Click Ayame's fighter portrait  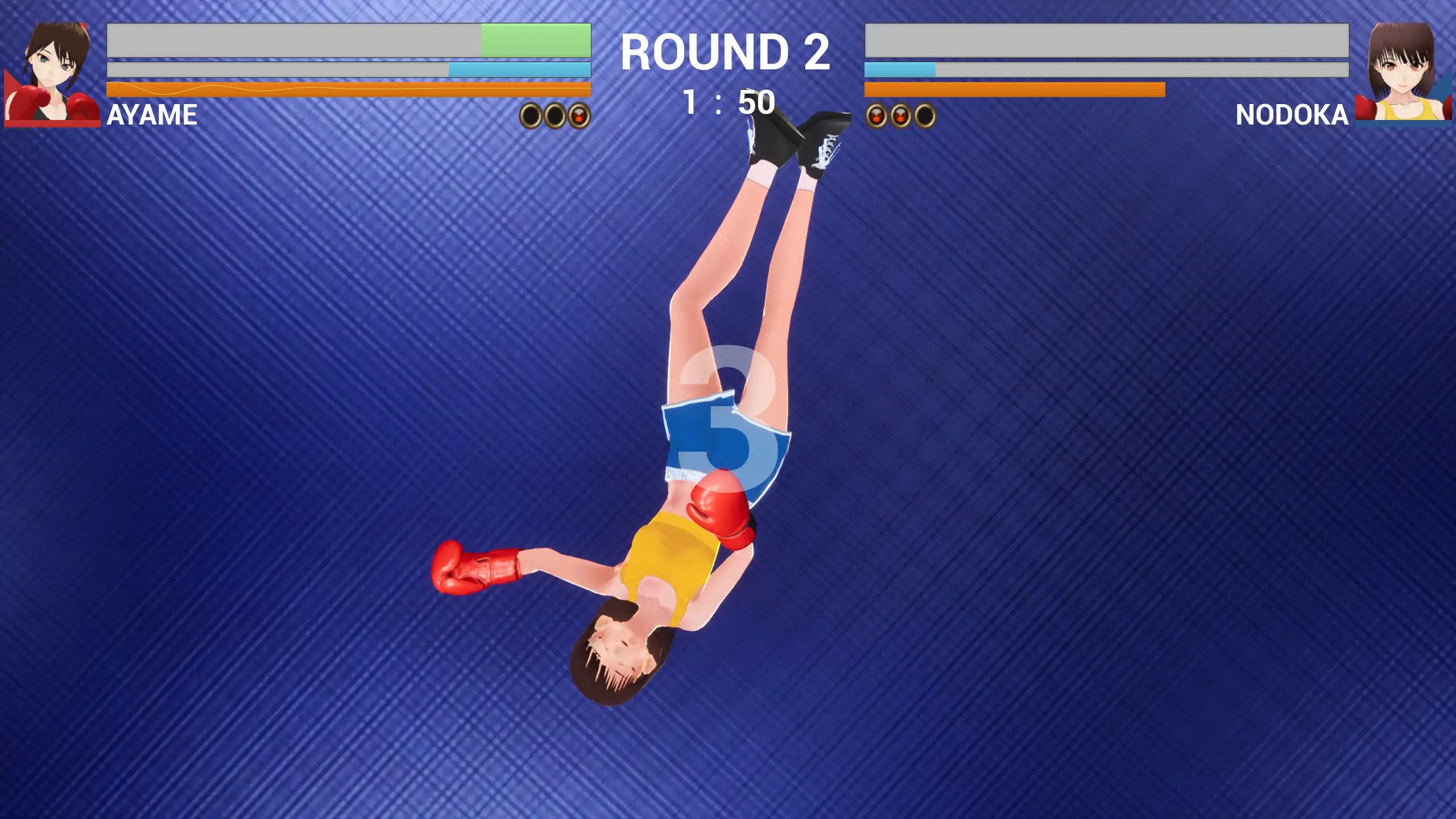tap(53, 73)
